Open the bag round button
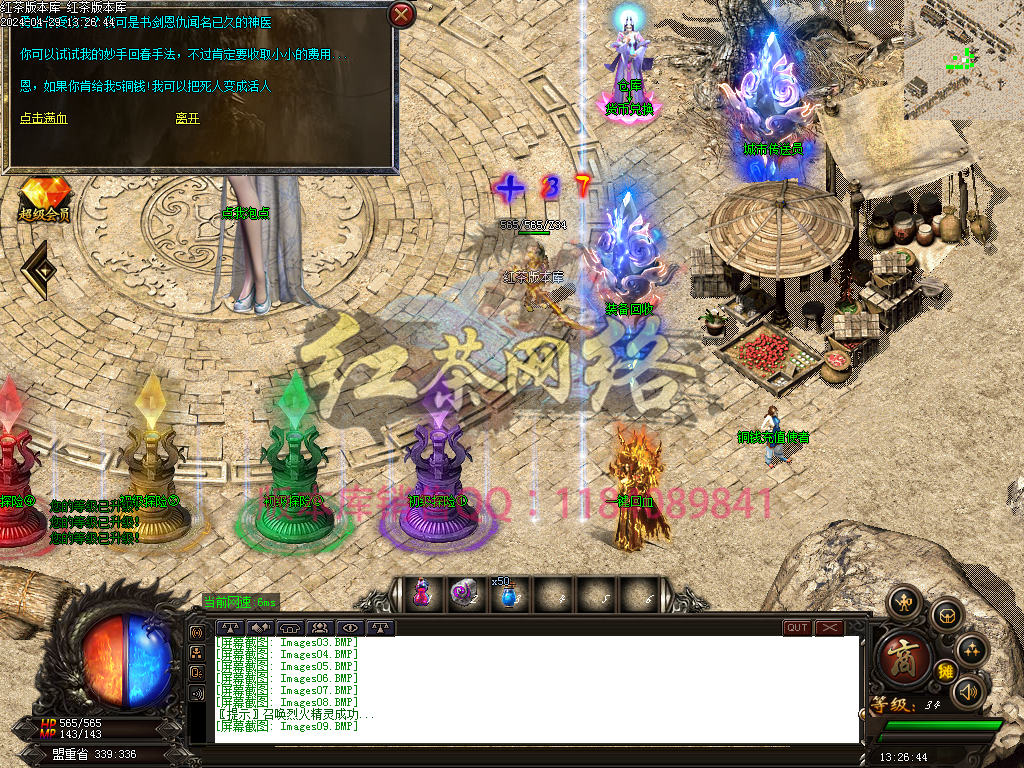Screen dimensions: 1024x768 tap(946, 615)
